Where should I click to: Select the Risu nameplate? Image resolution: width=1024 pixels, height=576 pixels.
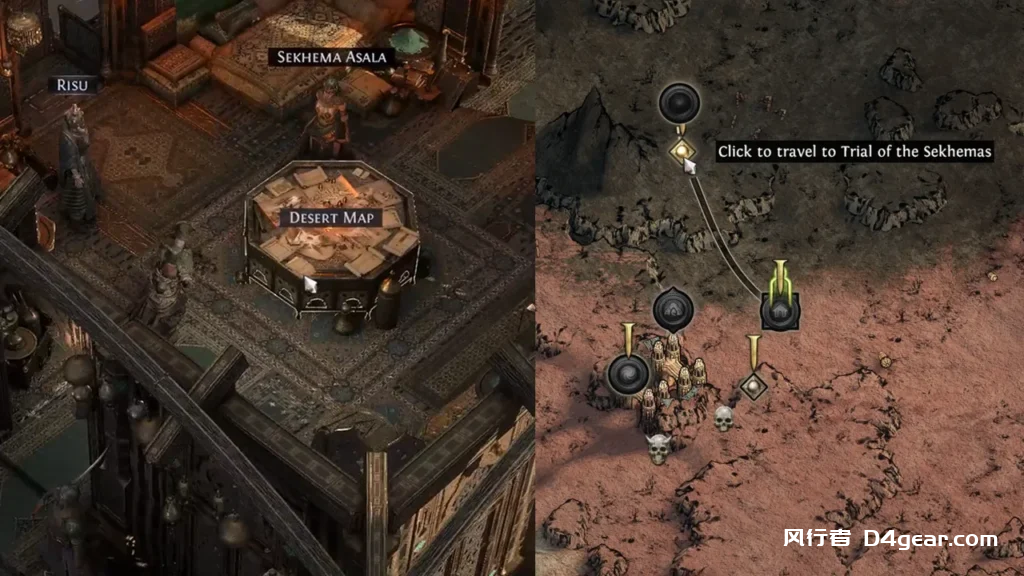(x=72, y=85)
